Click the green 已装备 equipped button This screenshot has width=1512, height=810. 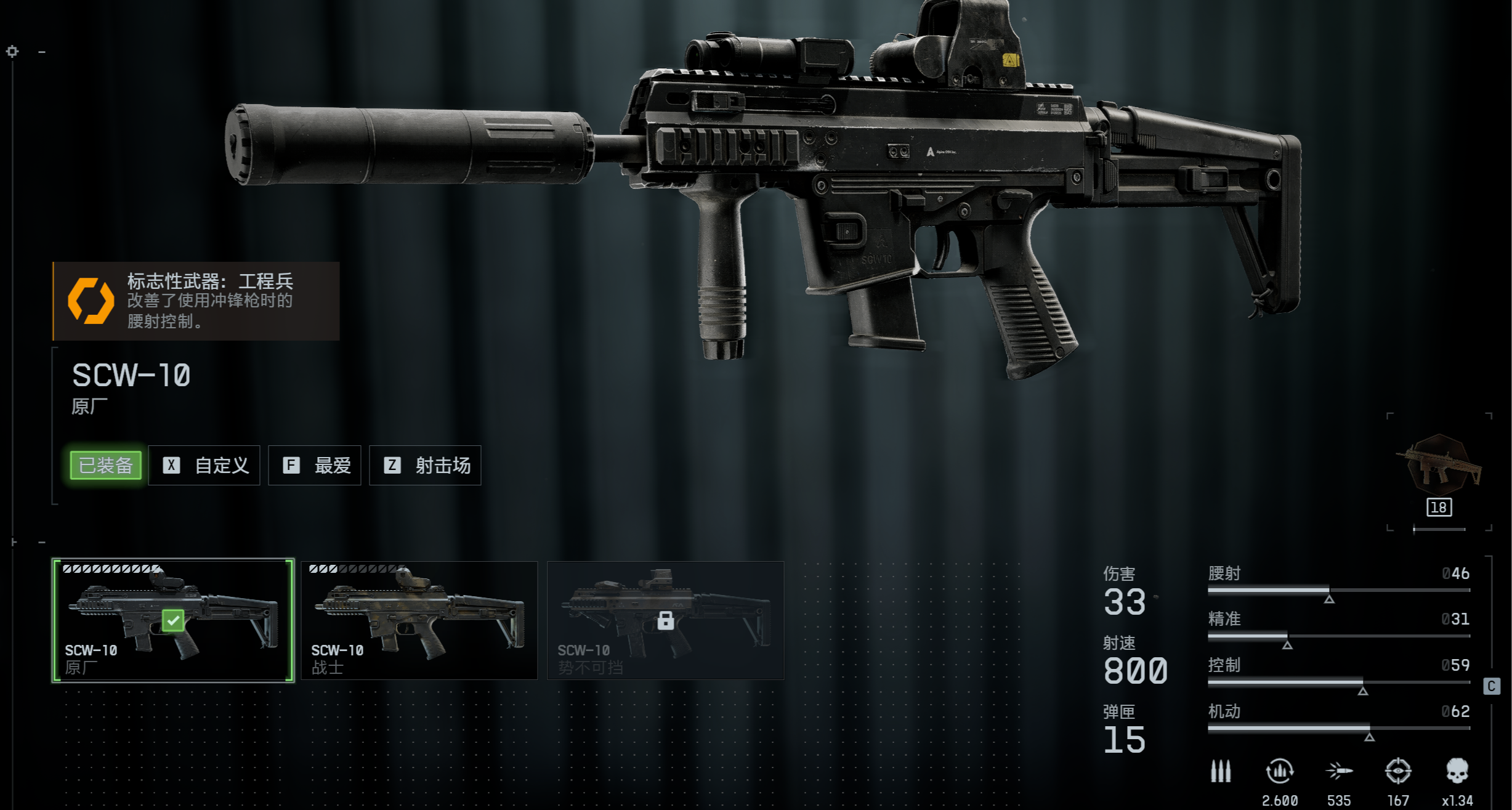106,465
